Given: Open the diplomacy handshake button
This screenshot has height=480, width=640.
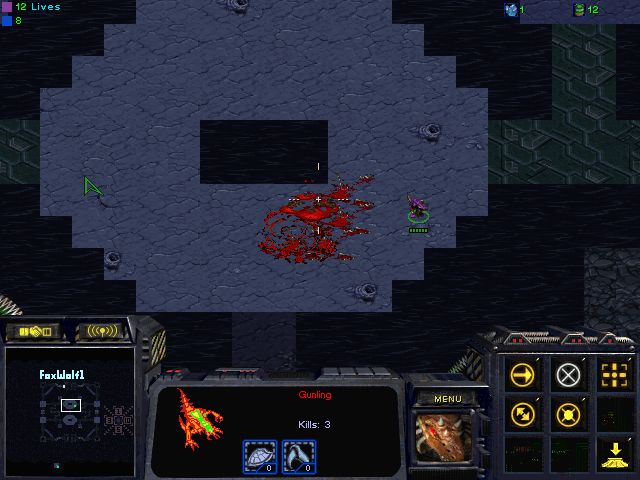Looking at the screenshot, I should 33,331.
